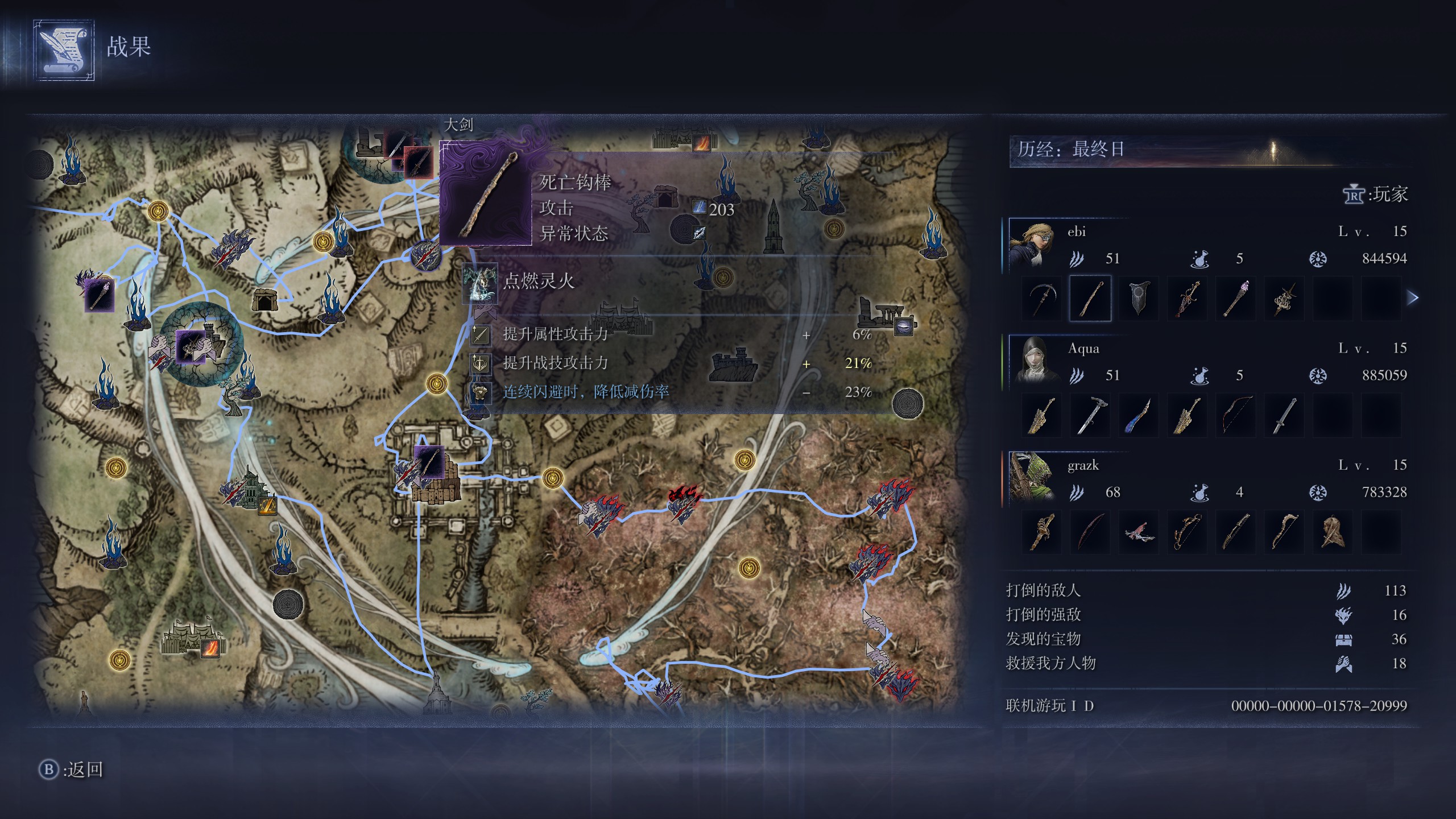Image resolution: width=1456 pixels, height=819 pixels.
Task: Select grazk's player portrait
Action: (1033, 477)
